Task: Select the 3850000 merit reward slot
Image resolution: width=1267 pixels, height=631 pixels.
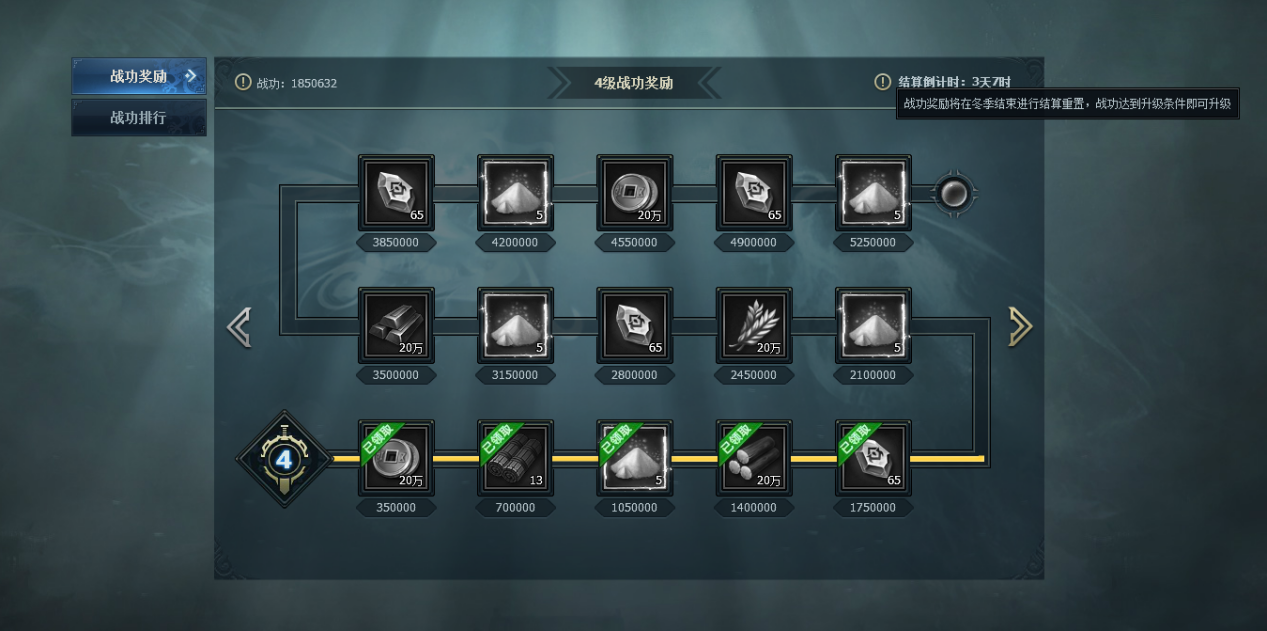Action: 396,193
